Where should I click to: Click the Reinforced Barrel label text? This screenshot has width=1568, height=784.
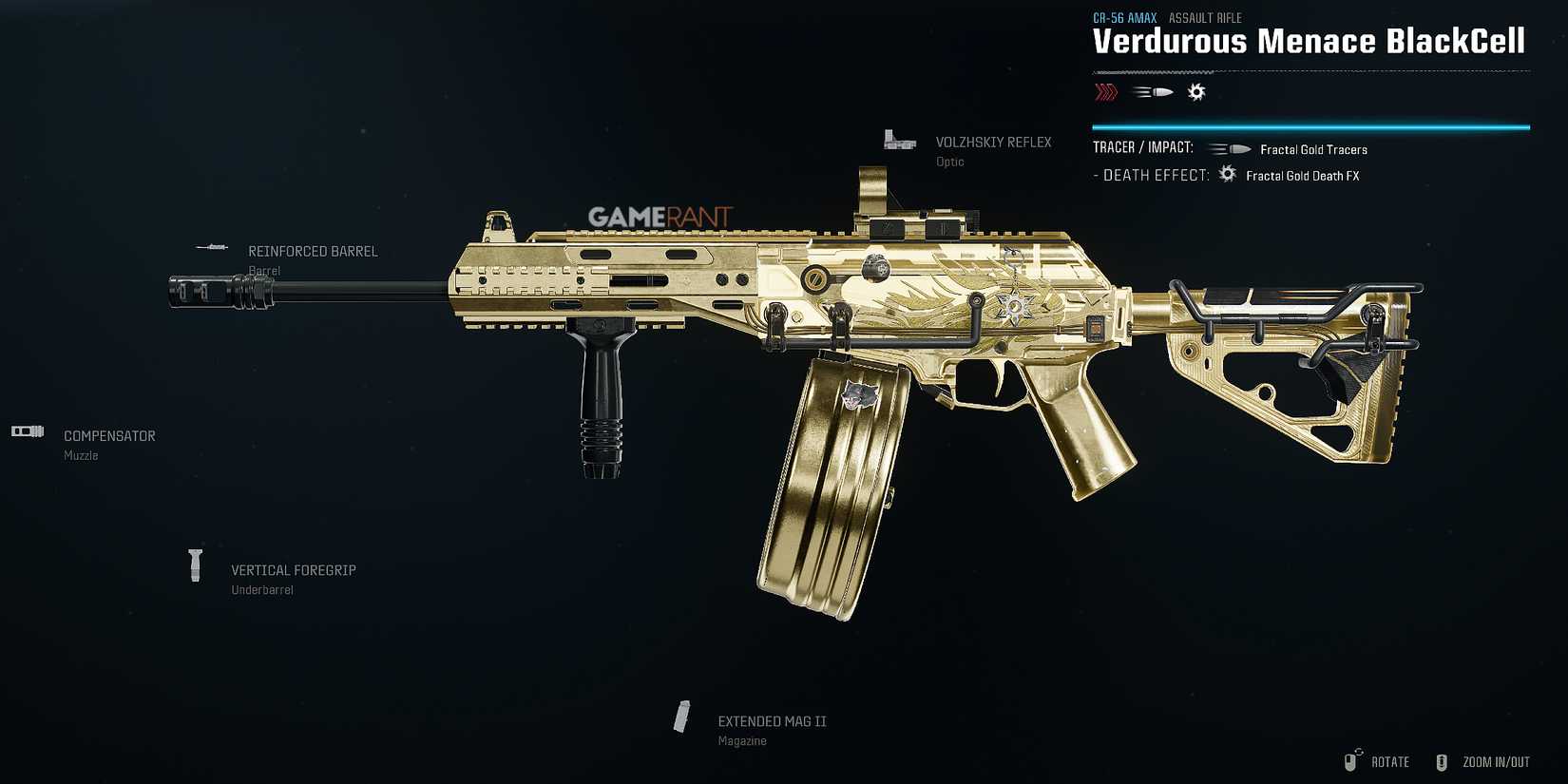312,251
